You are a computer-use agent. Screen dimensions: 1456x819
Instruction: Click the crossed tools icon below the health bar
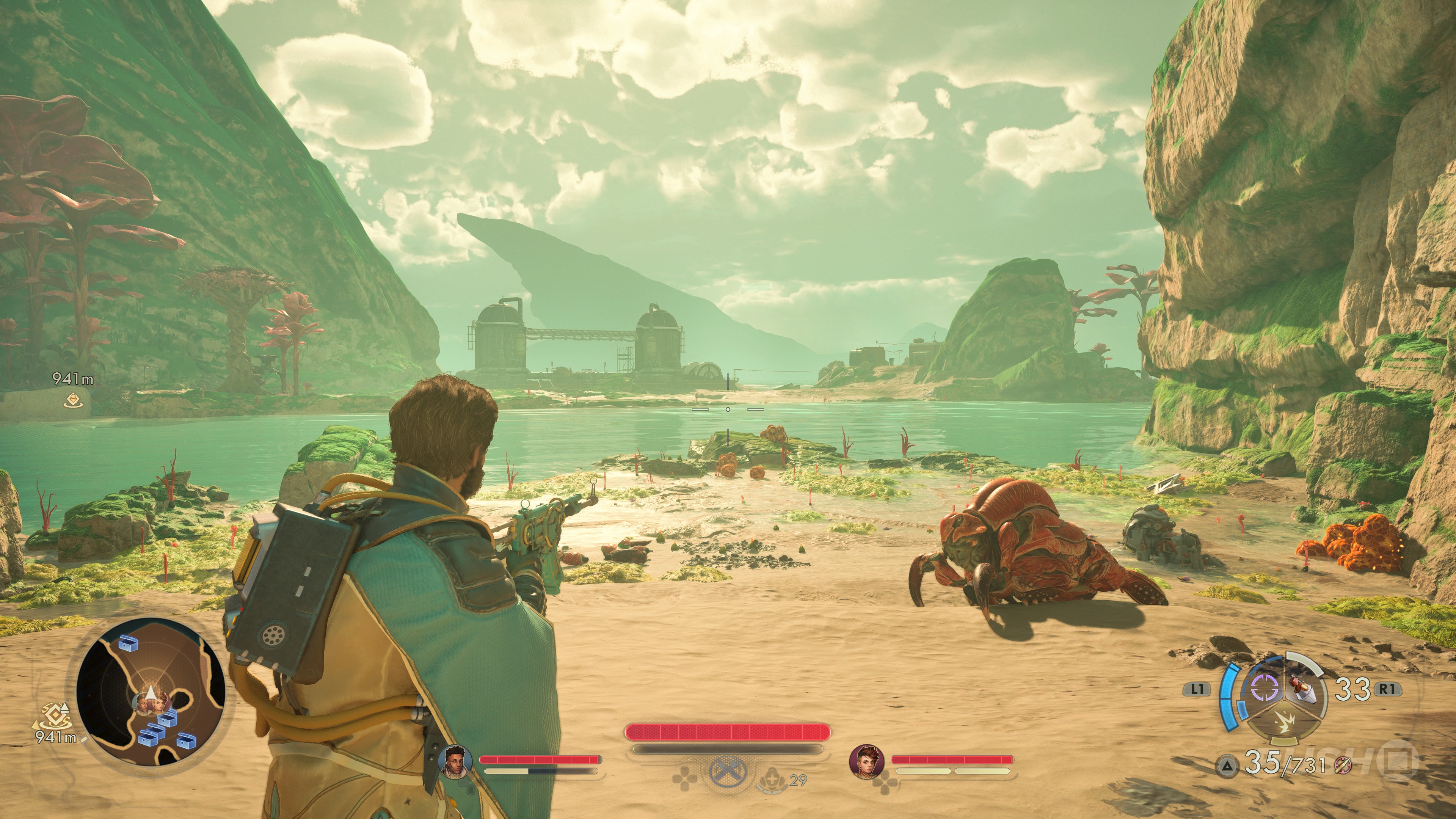(728, 772)
